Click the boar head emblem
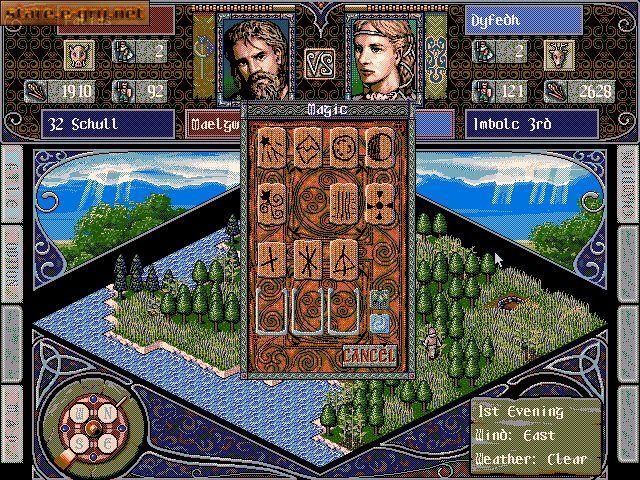The width and height of the screenshot is (640, 480). pos(79,52)
